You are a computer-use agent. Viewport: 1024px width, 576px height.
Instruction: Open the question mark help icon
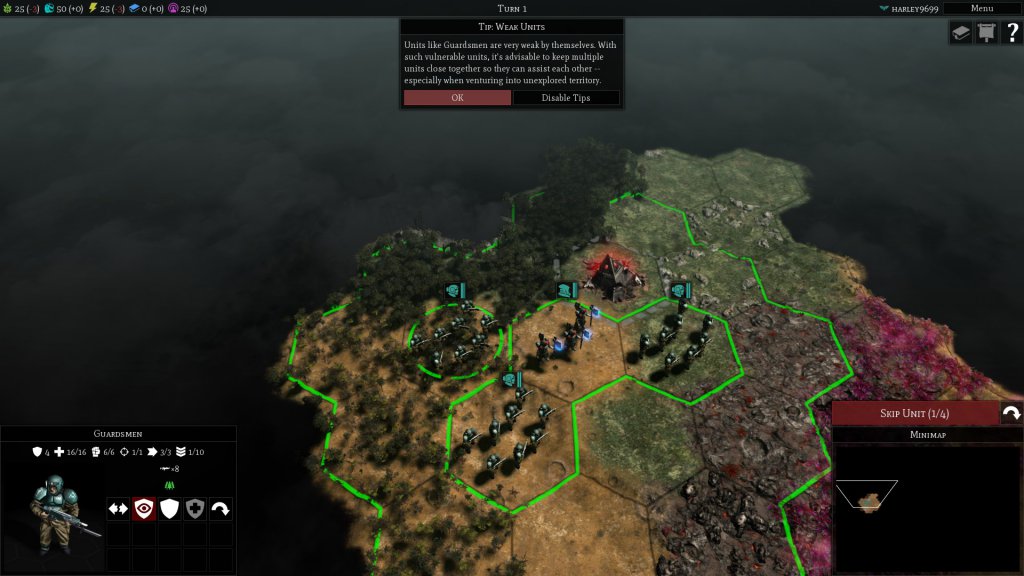(x=1010, y=33)
